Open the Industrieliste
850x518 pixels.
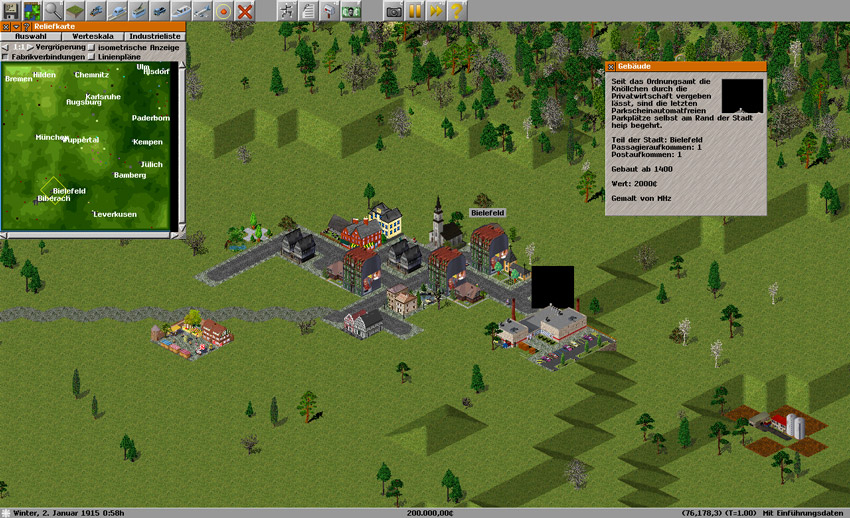[x=152, y=36]
